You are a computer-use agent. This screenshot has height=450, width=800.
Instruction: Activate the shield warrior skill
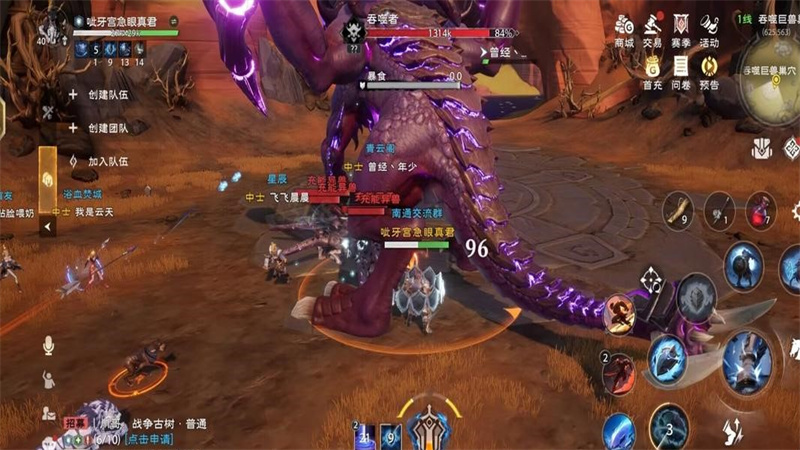coord(742,266)
